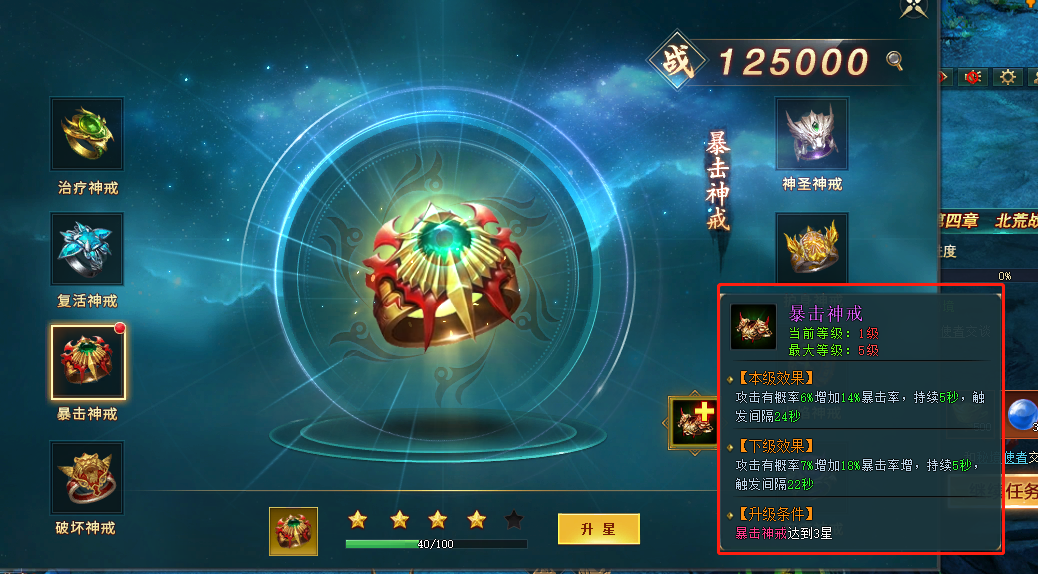Open the gear settings icon

1007,77
